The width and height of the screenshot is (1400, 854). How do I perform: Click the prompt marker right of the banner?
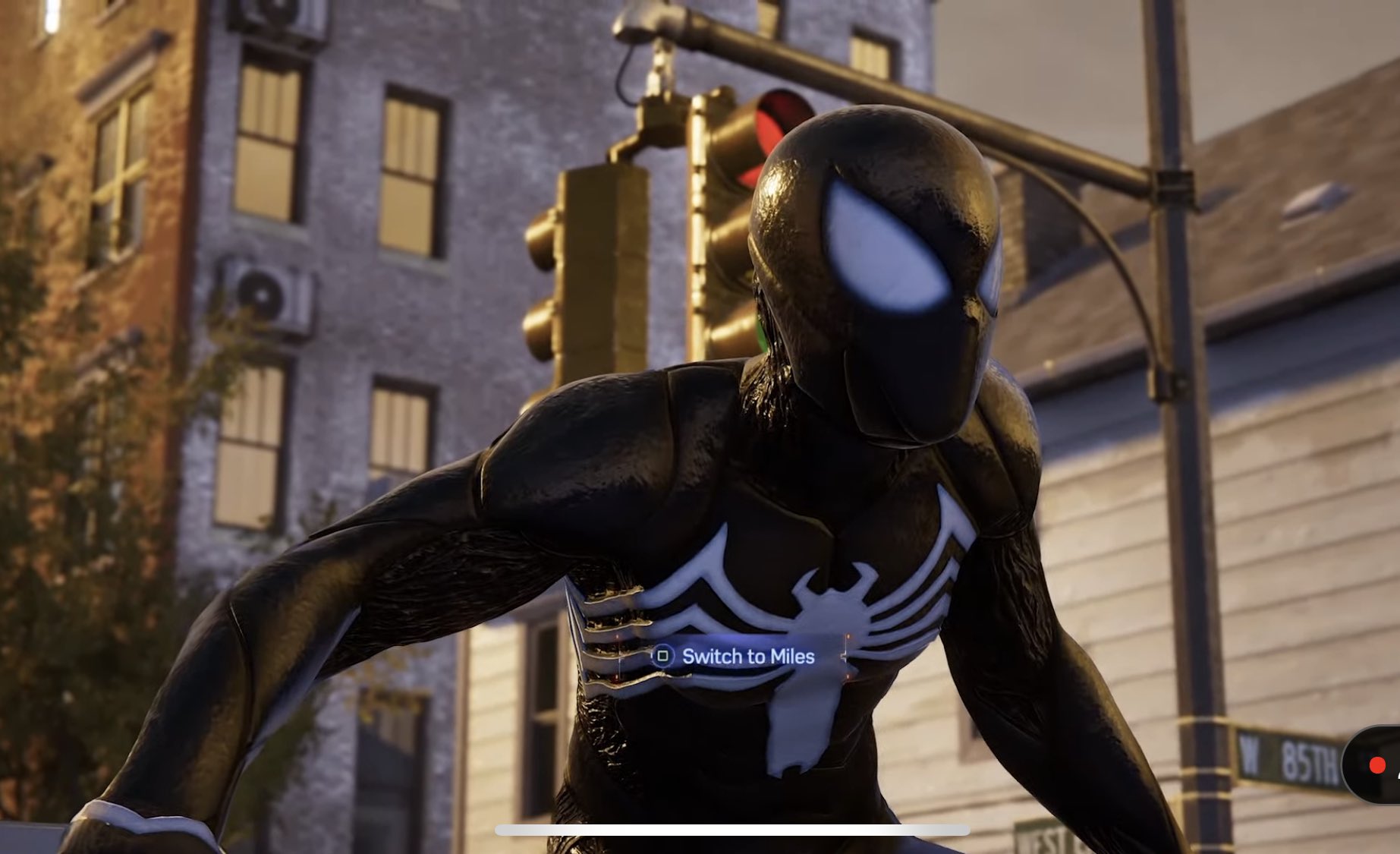[x=848, y=654]
